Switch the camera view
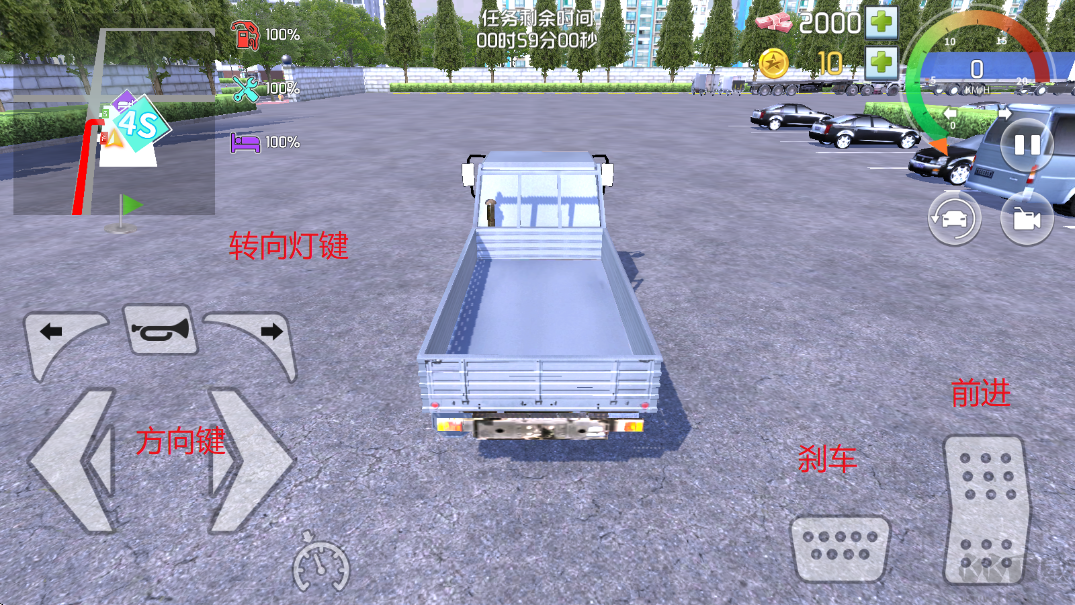The image size is (1075, 605). 1027,218
